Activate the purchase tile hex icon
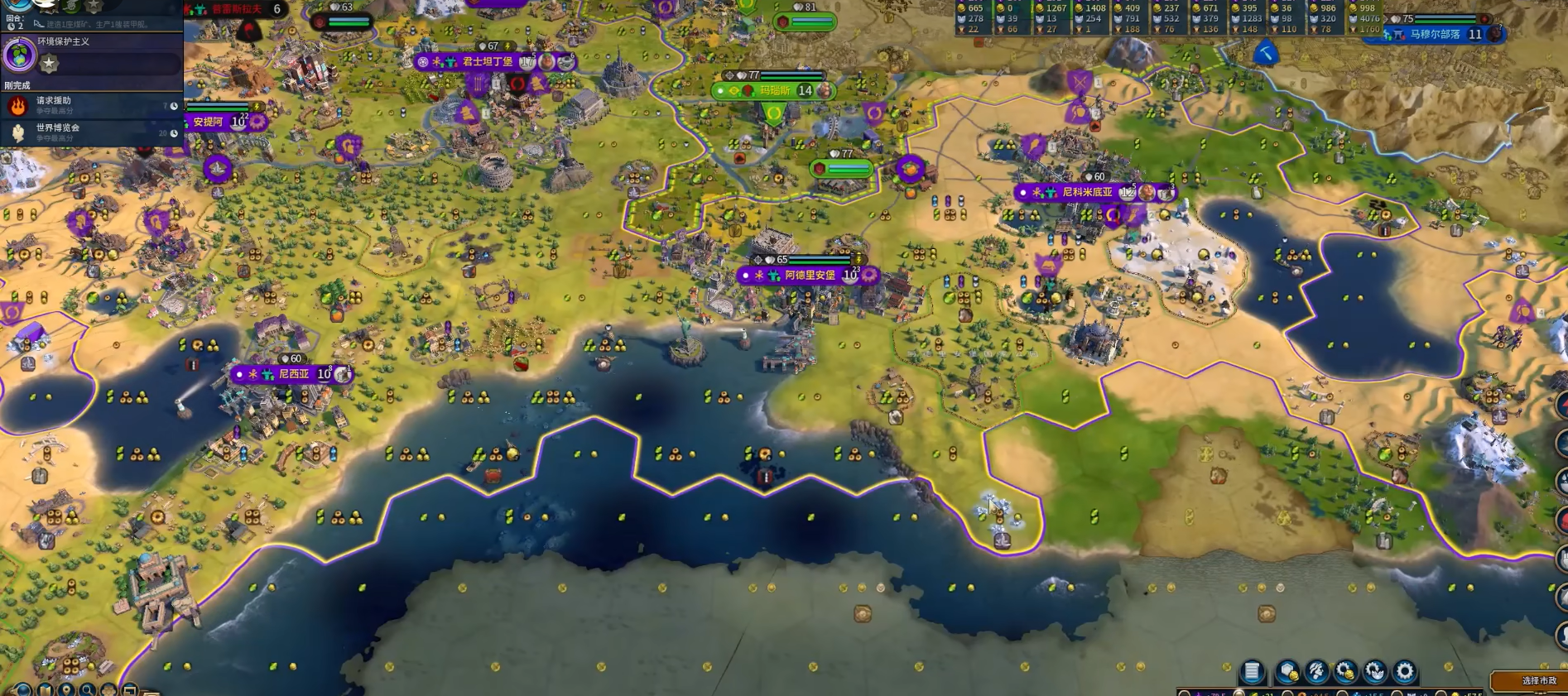This screenshot has width=1568, height=696. pos(1287,671)
